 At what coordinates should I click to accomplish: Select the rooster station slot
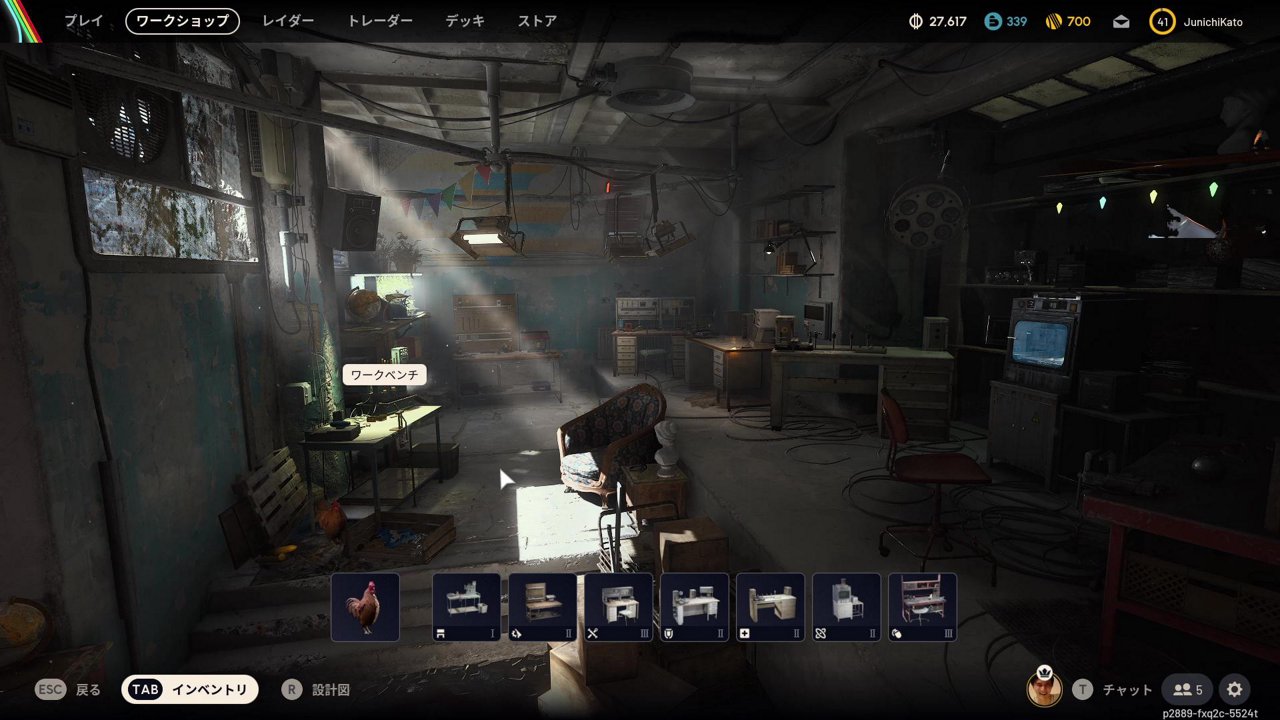[365, 606]
